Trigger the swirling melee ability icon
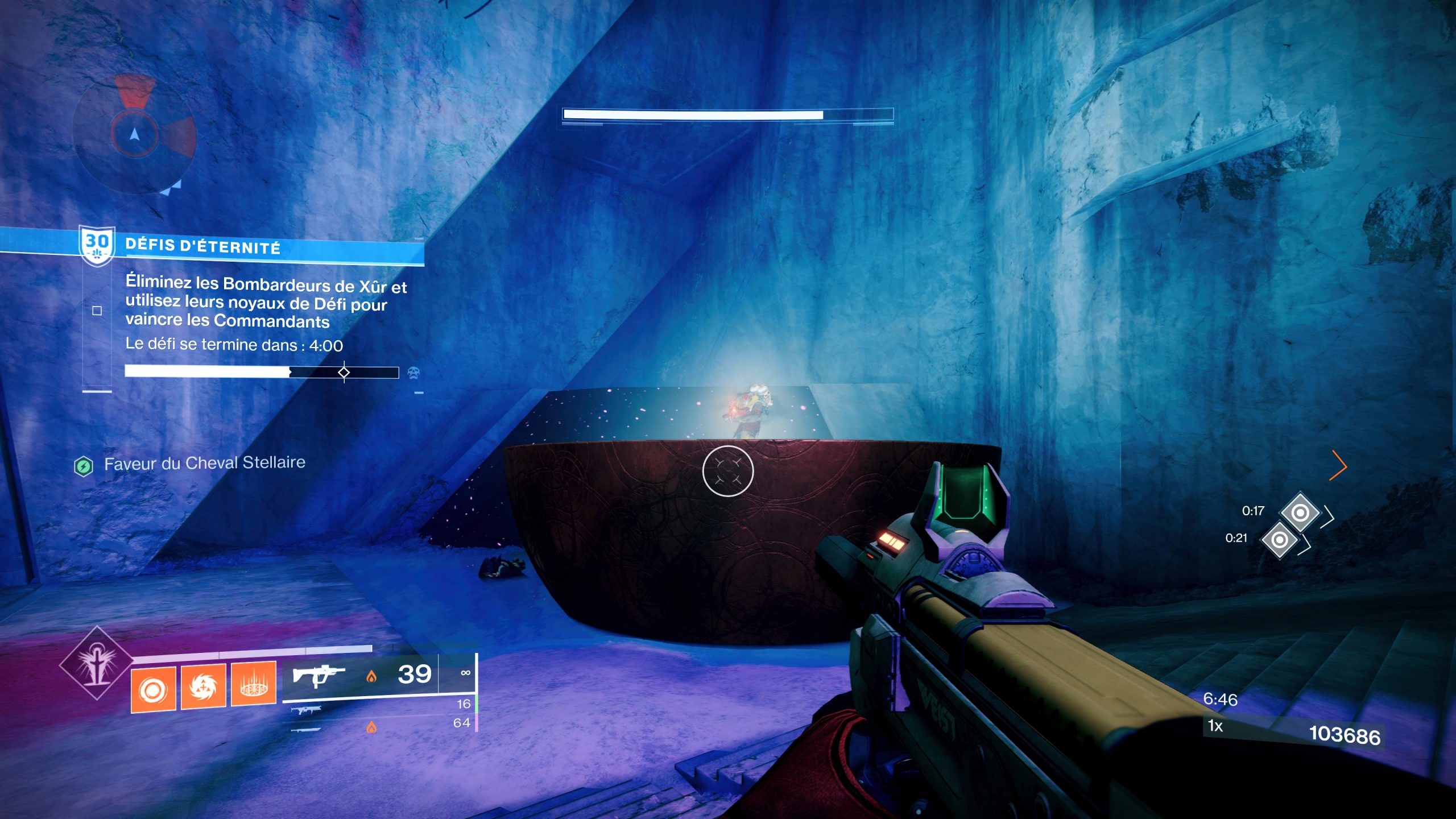 (203, 686)
